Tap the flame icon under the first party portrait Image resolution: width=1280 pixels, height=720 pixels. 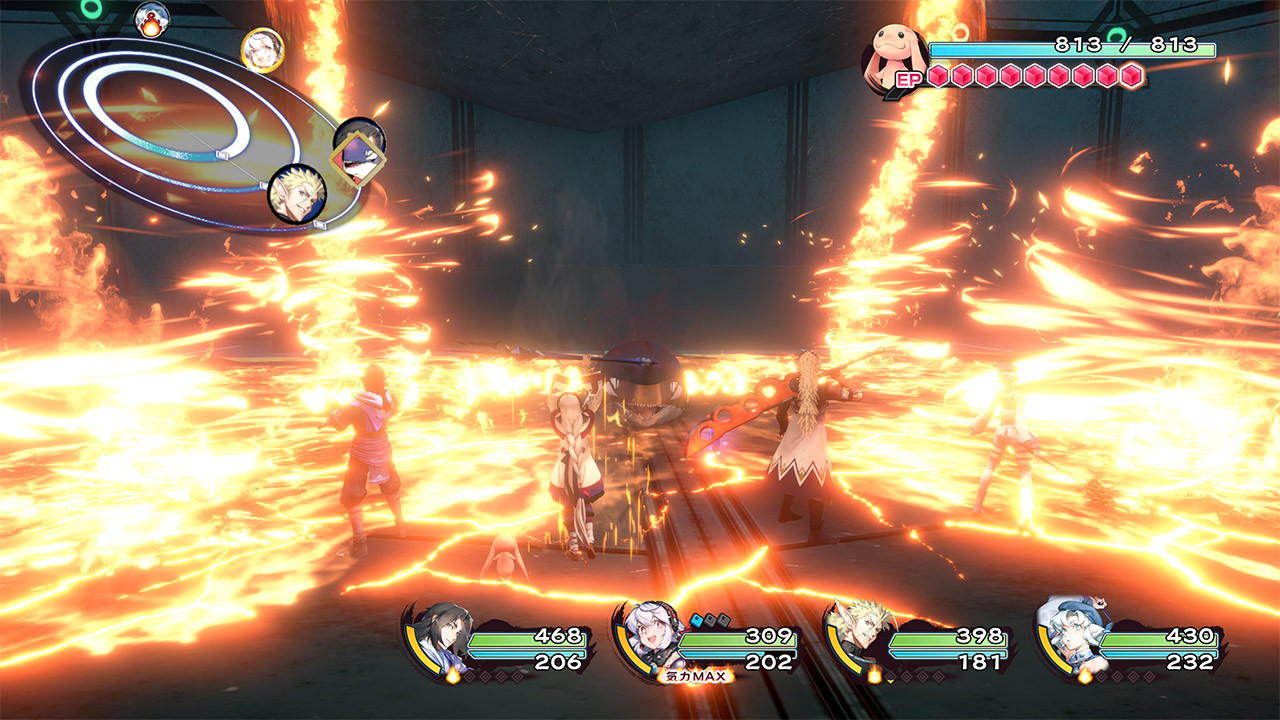pyautogui.click(x=452, y=674)
